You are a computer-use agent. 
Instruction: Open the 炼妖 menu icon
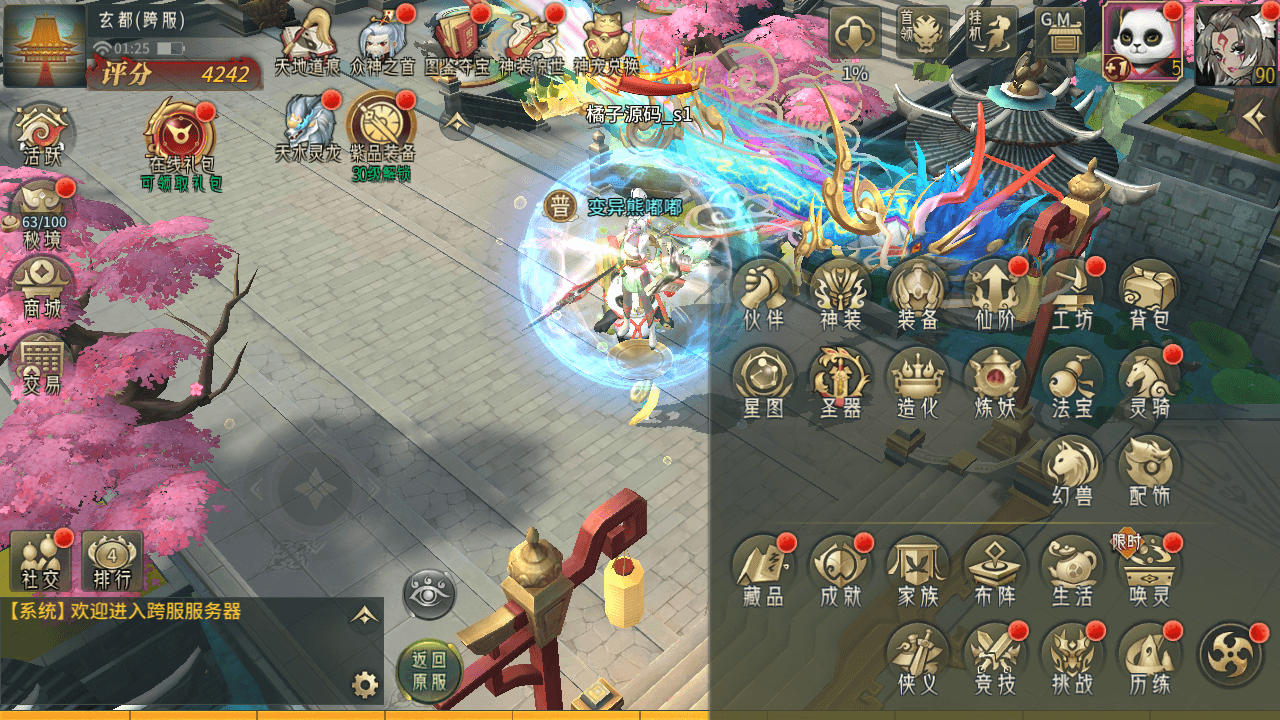pyautogui.click(x=994, y=380)
